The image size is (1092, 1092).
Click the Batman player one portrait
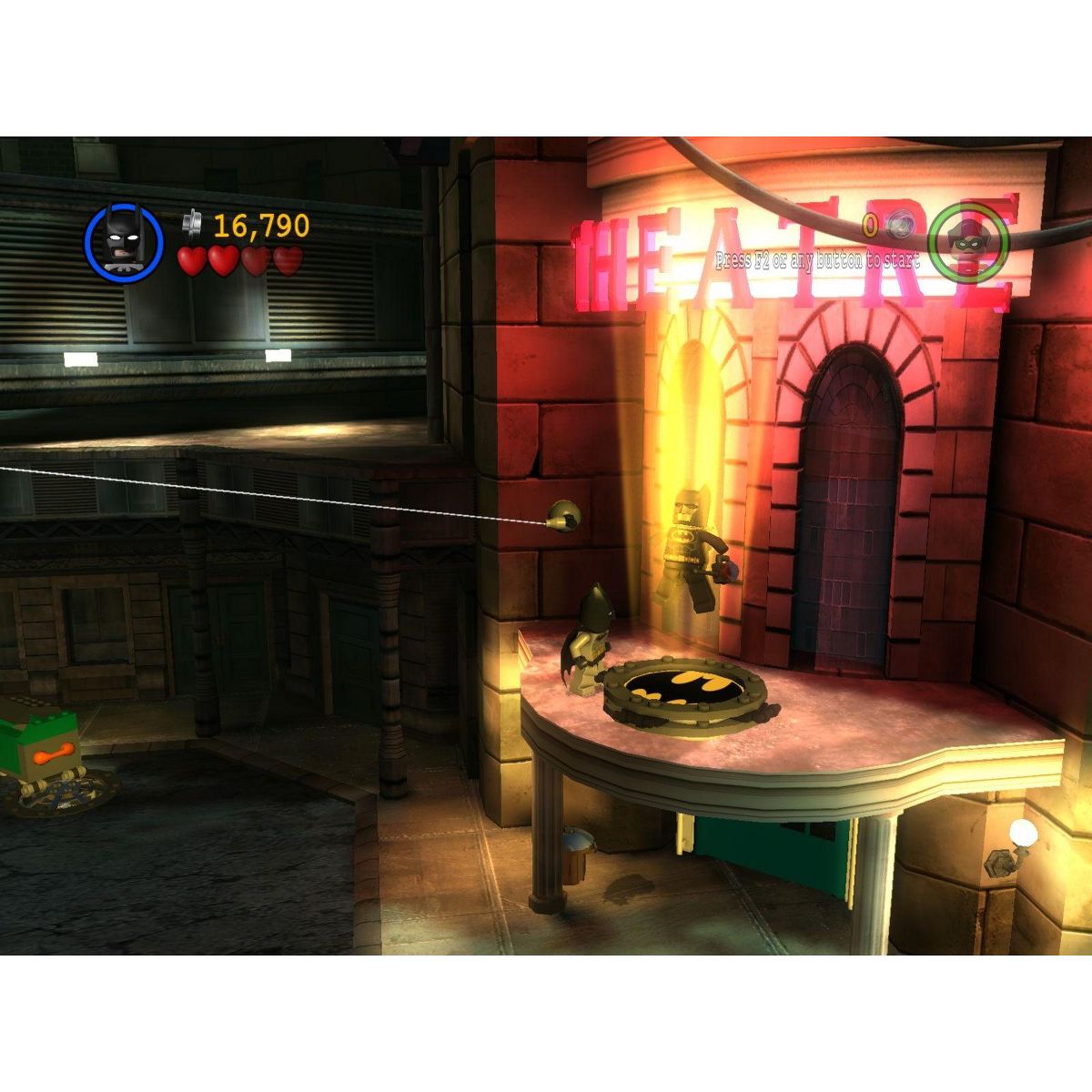pyautogui.click(x=124, y=243)
